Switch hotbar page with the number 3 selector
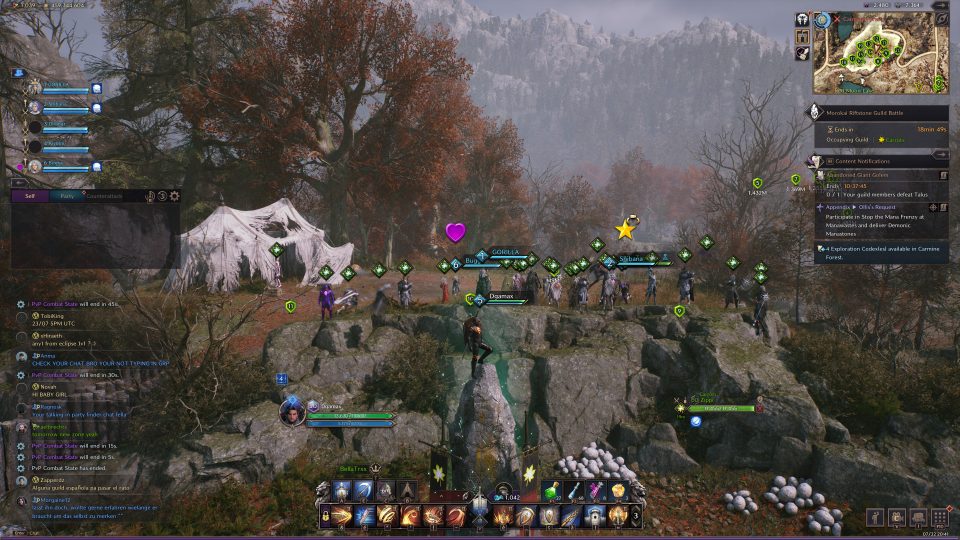 coord(636,516)
